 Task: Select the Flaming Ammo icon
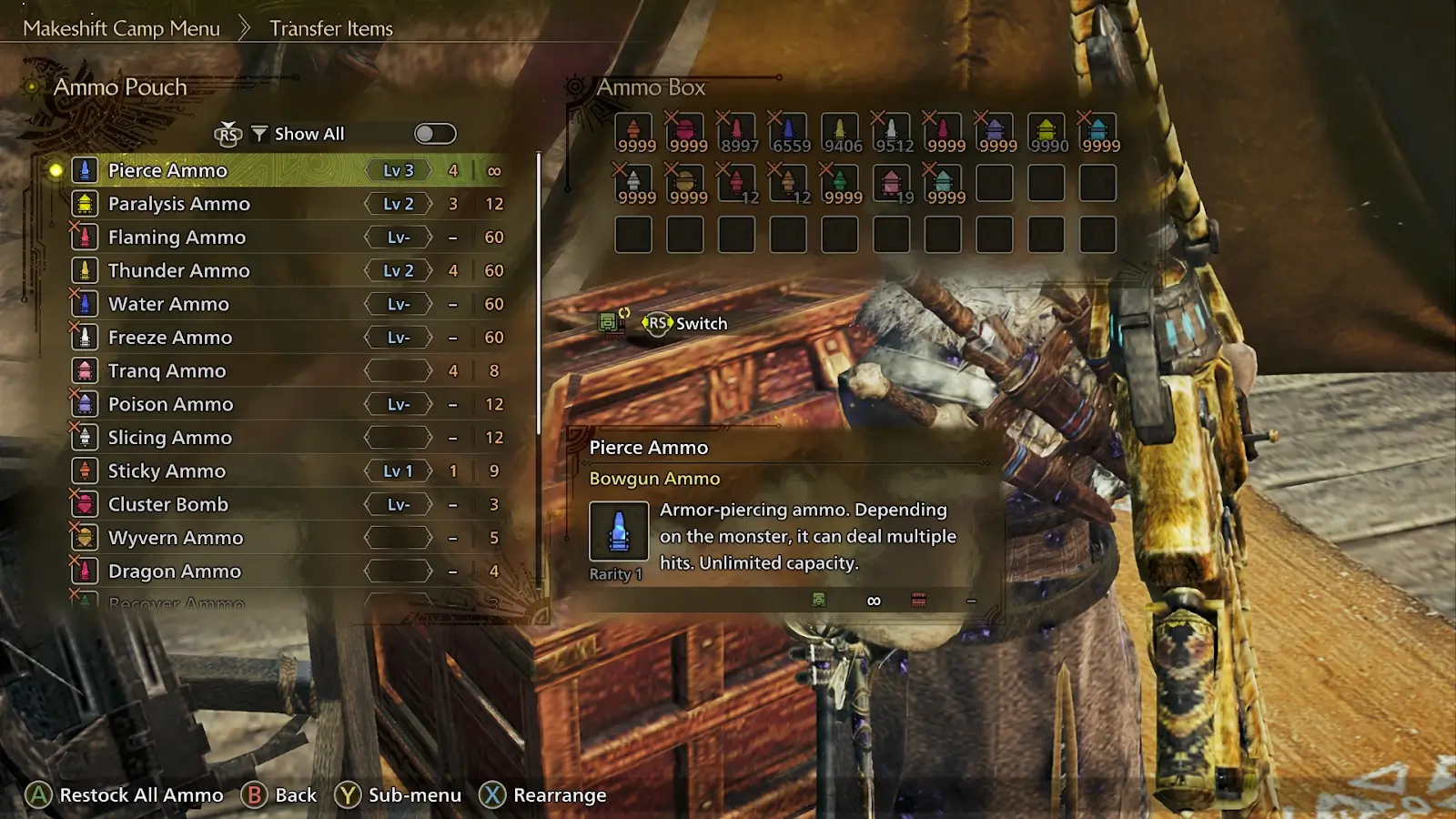tap(86, 237)
